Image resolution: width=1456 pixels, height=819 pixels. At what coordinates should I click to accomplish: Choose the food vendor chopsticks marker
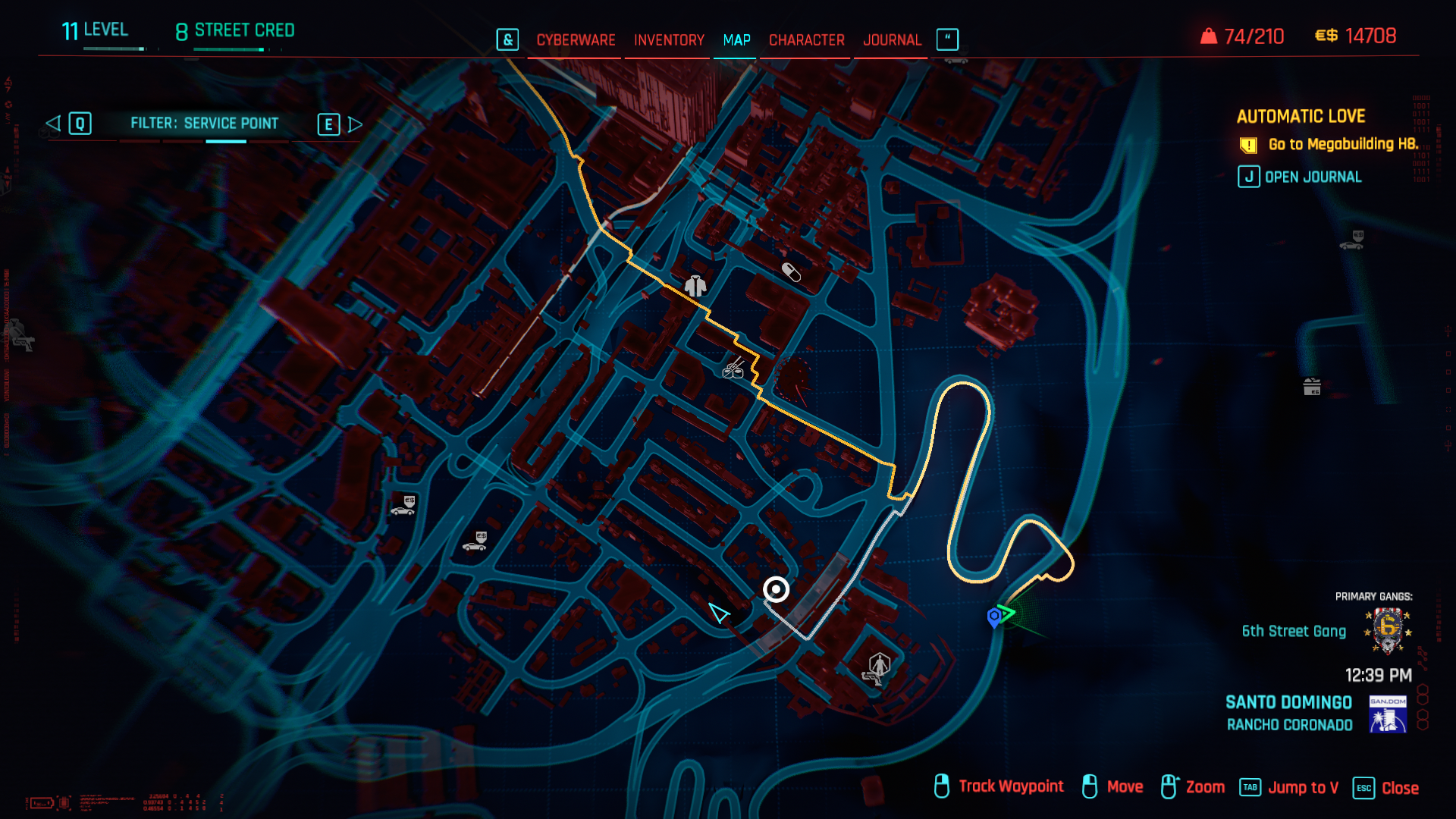point(733,369)
